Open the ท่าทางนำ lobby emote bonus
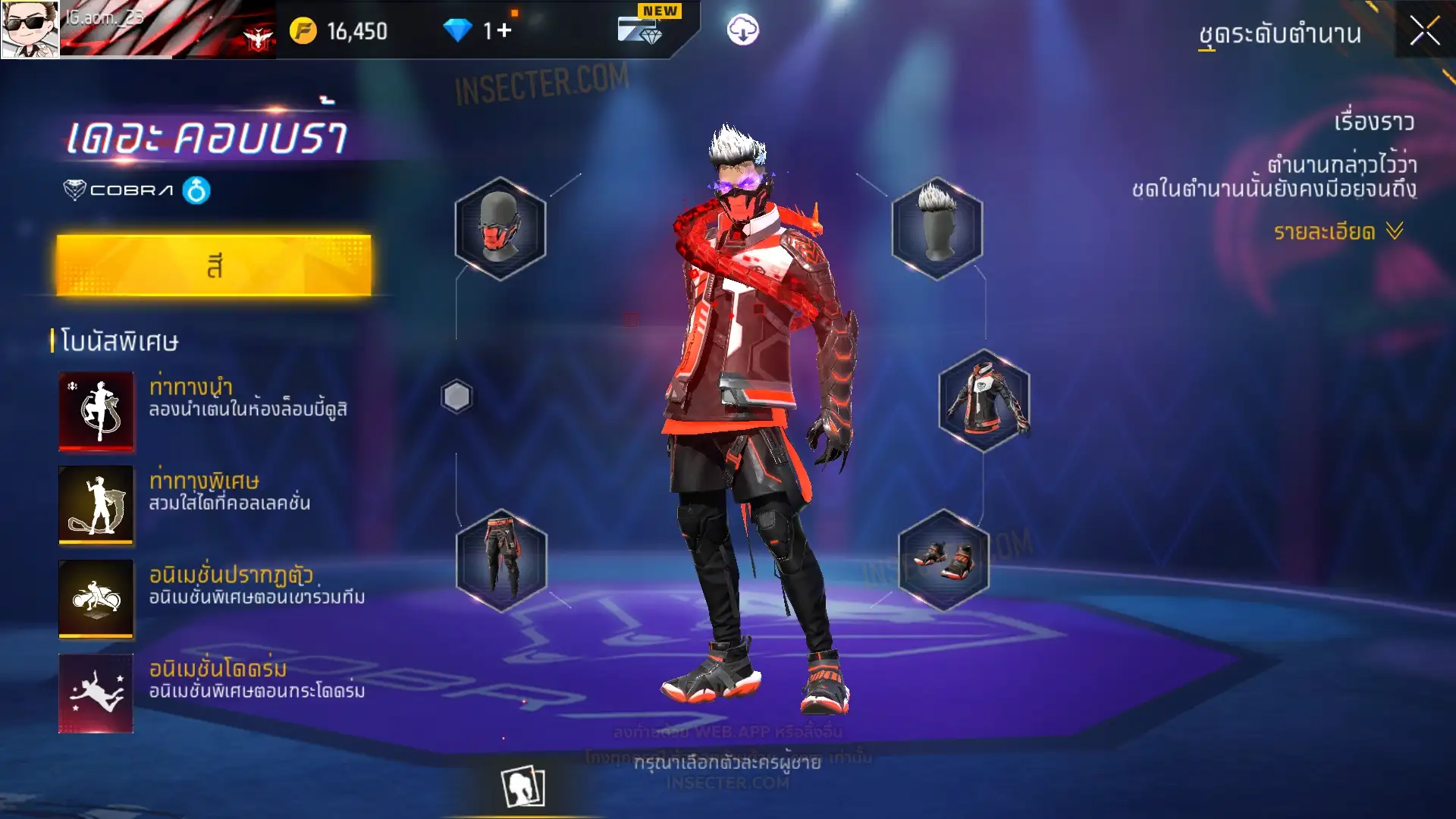 click(96, 410)
